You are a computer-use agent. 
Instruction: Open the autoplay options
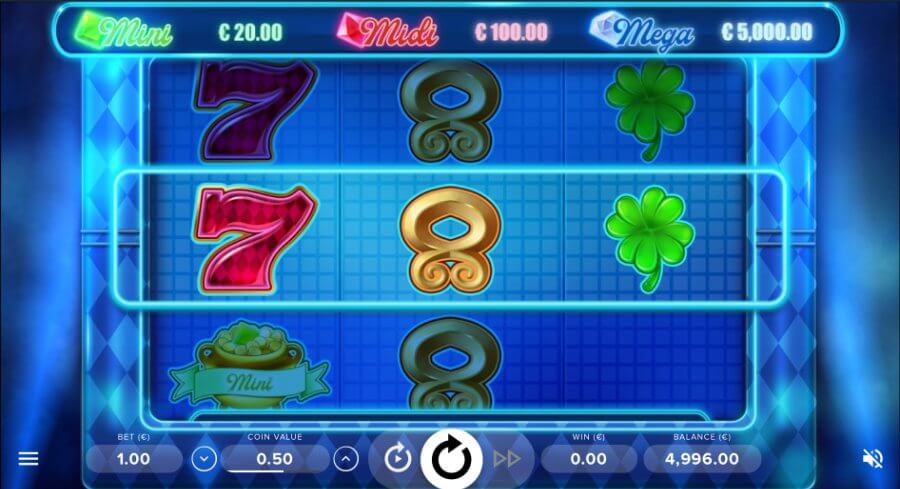pyautogui.click(x=398, y=459)
